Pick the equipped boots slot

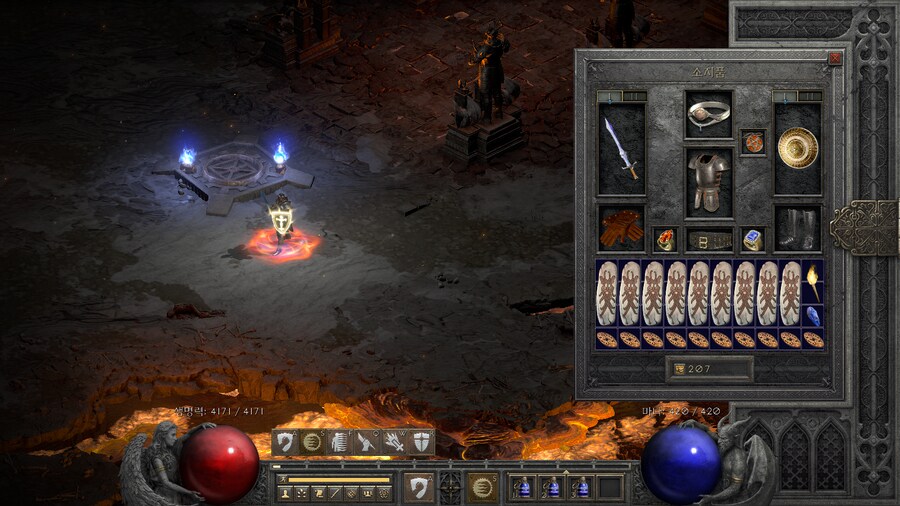[797, 229]
